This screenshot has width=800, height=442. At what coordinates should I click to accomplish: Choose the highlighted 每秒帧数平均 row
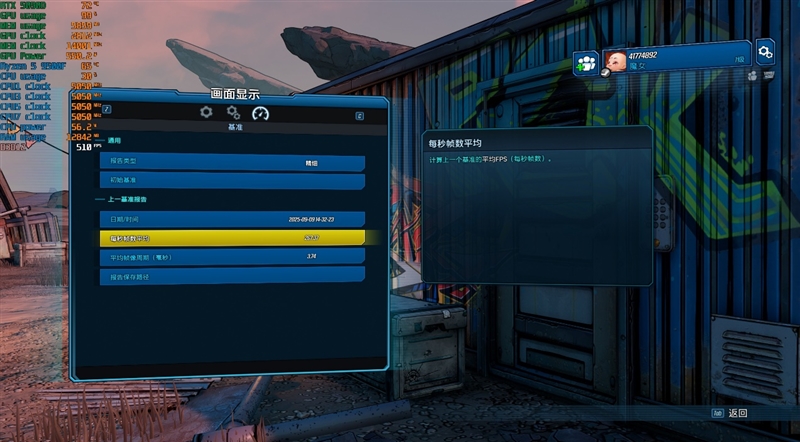[x=231, y=238]
